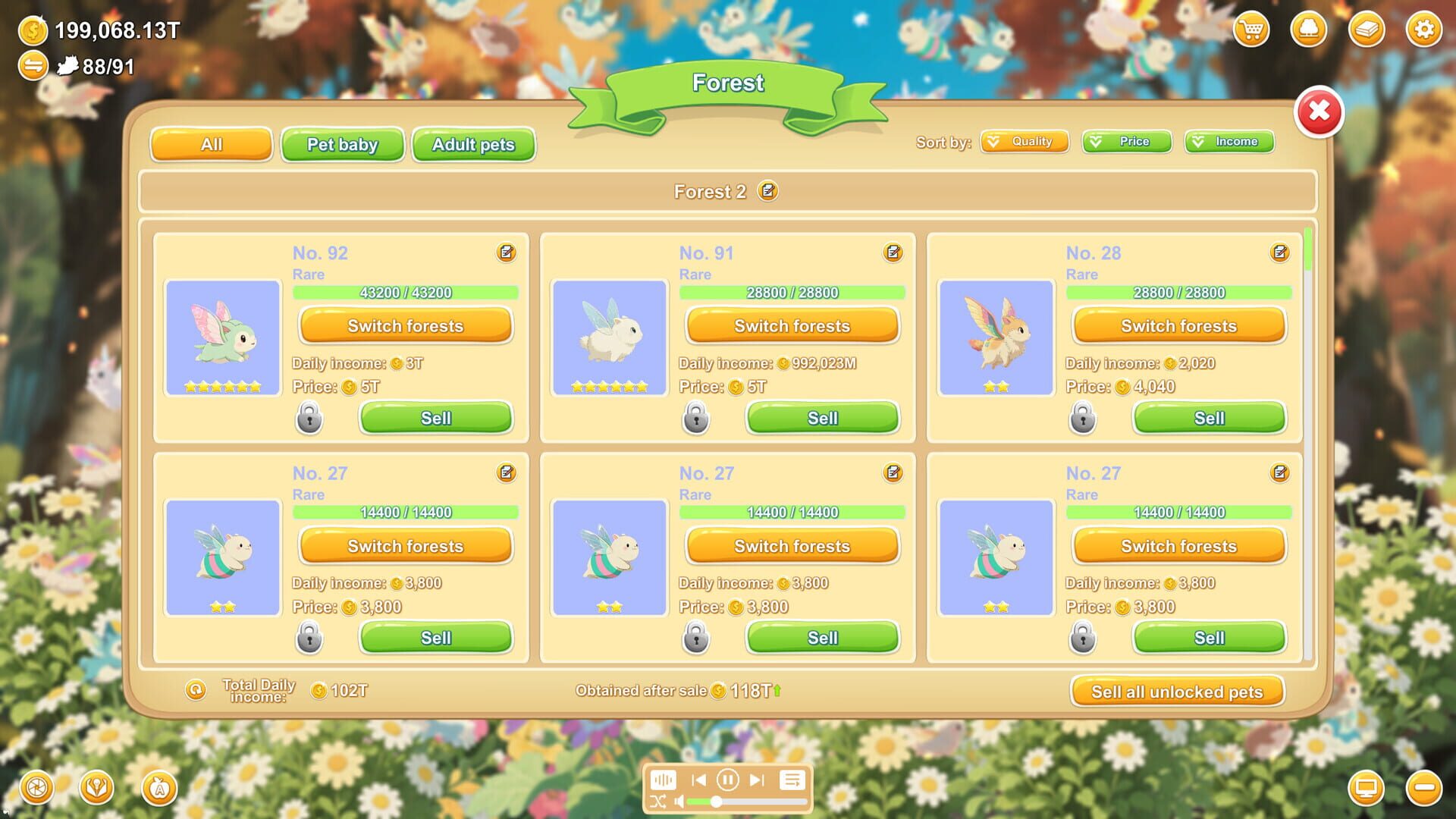Click the No. 28 rainbow pet thumbnail

[x=996, y=338]
